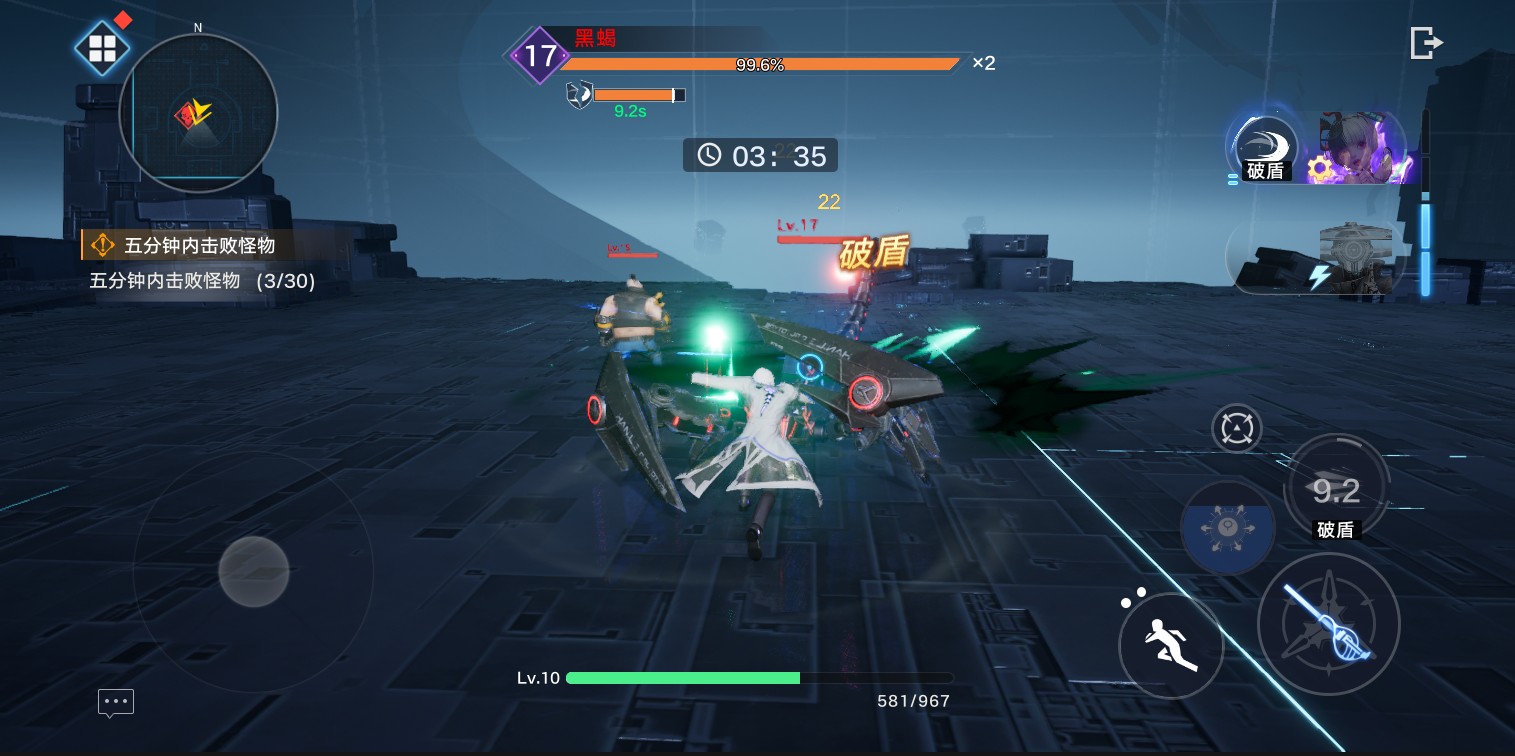Tap the virtual joystick thumb pad
Screen dimensions: 1515x756
pyautogui.click(x=254, y=571)
